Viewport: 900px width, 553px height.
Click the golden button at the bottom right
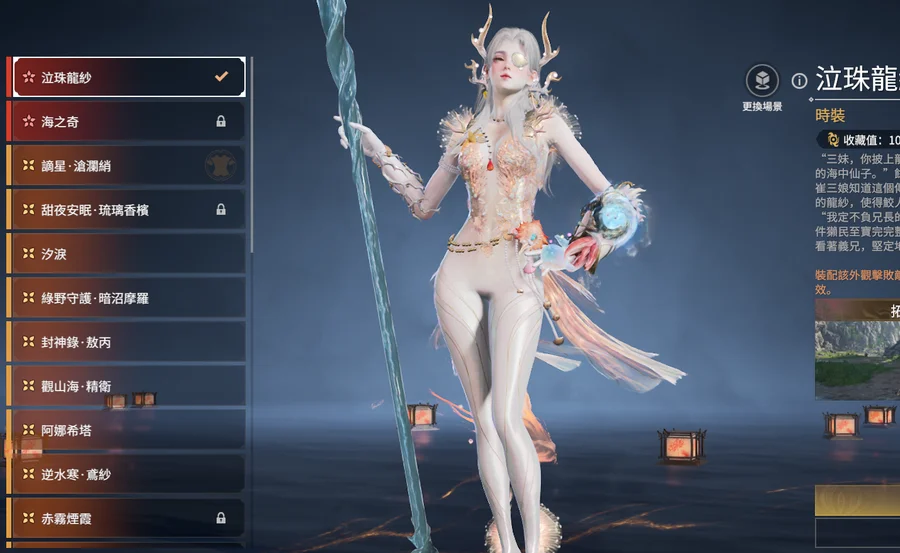[857, 499]
